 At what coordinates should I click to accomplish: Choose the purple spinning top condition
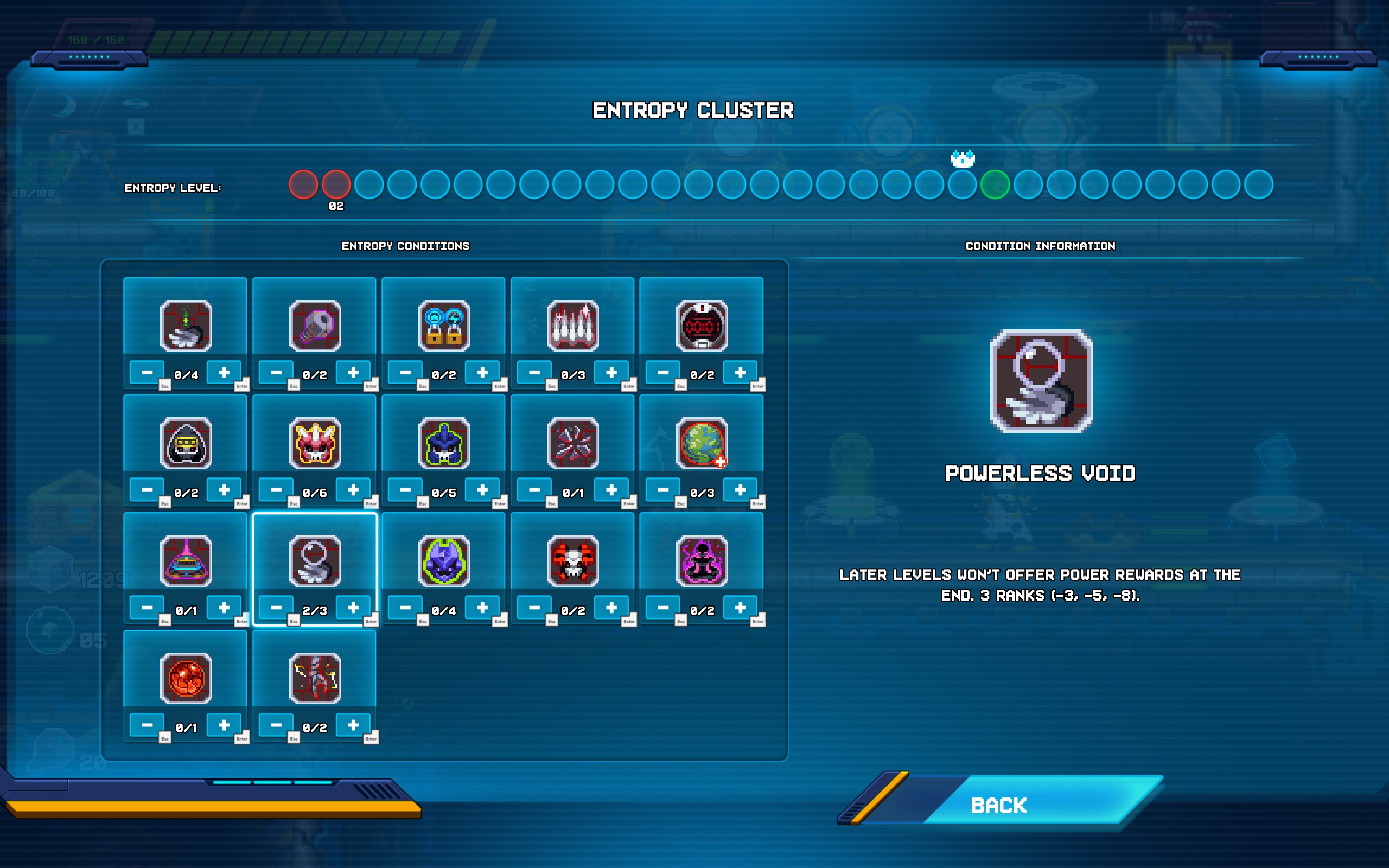click(186, 561)
